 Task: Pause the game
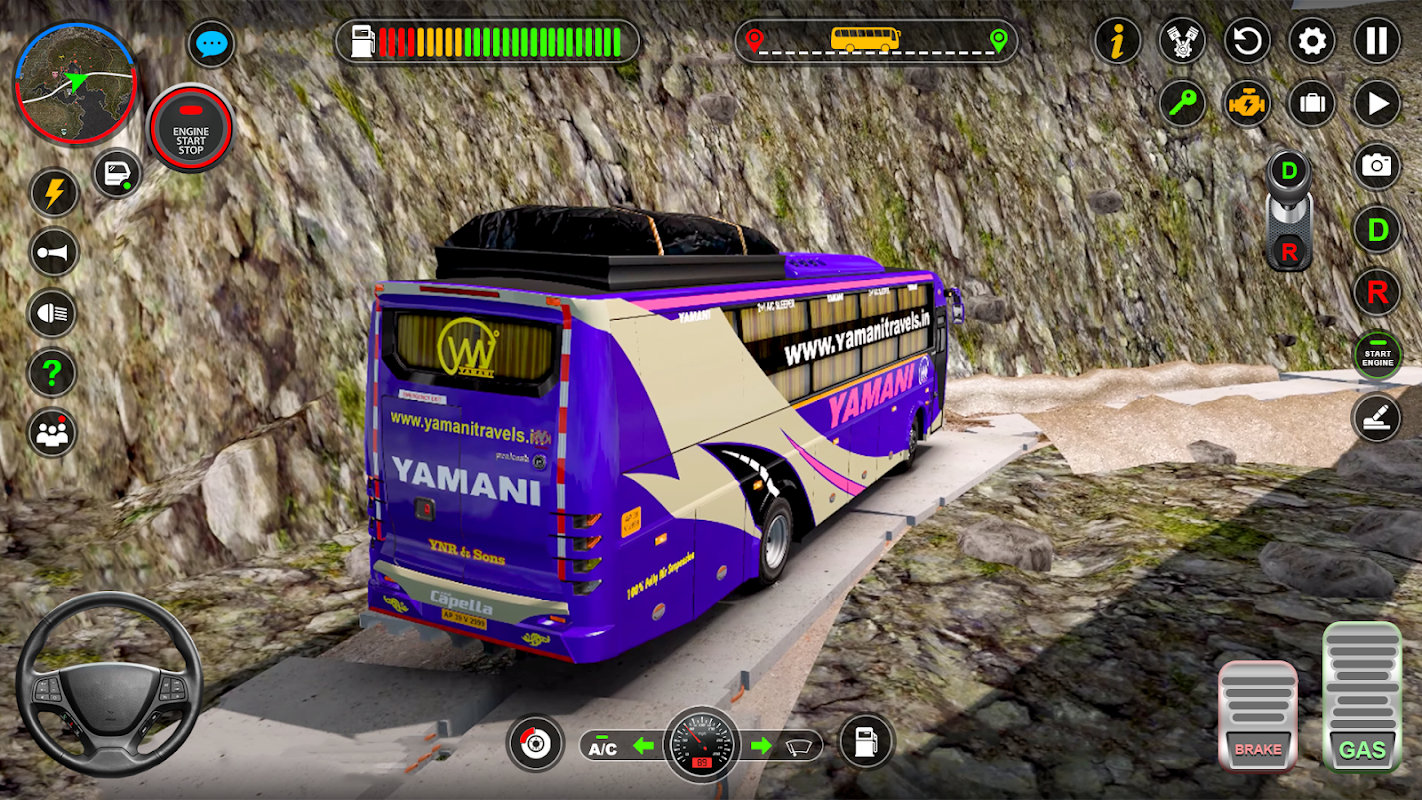pos(1377,42)
